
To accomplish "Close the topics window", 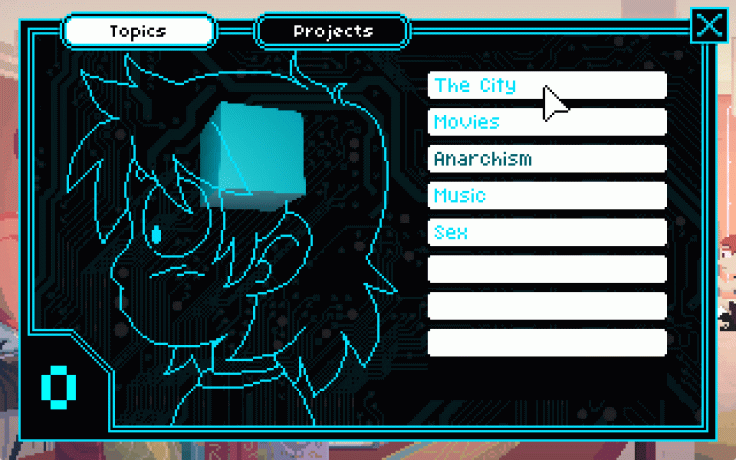I will (709, 25).
